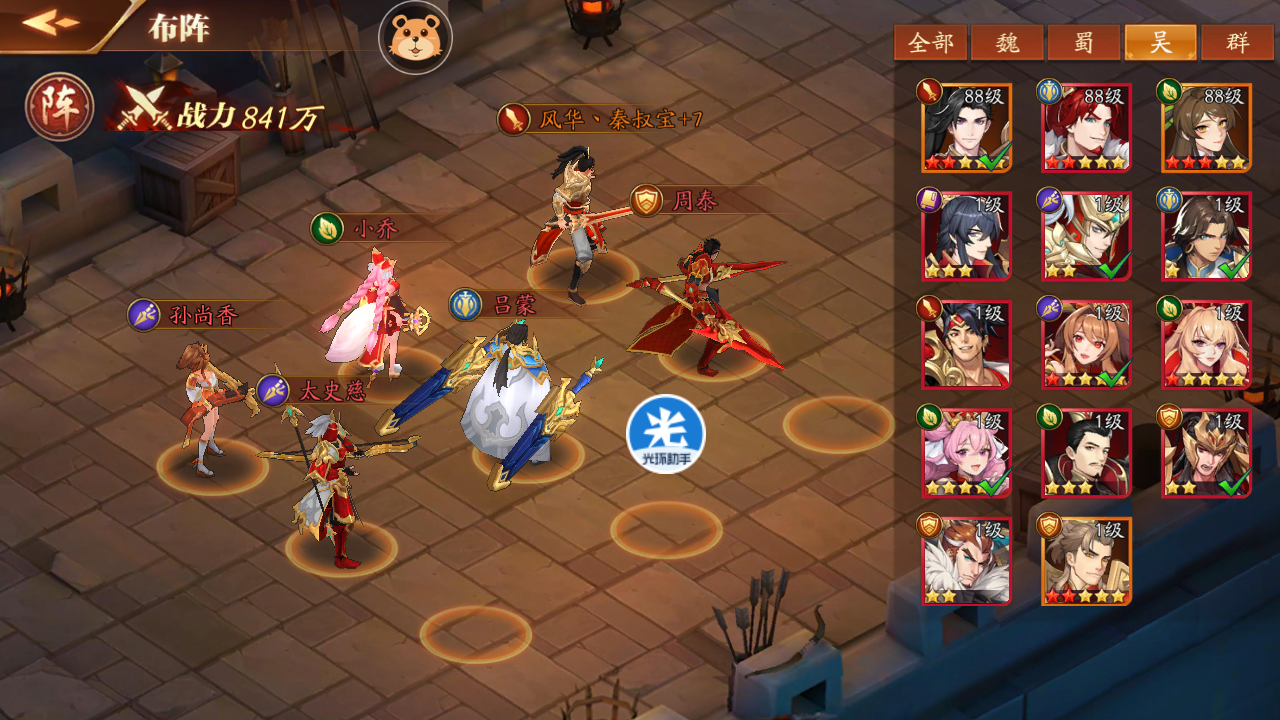1280x720 pixels.
Task: Switch to the 蜀 faction tab
Action: coord(1083,43)
